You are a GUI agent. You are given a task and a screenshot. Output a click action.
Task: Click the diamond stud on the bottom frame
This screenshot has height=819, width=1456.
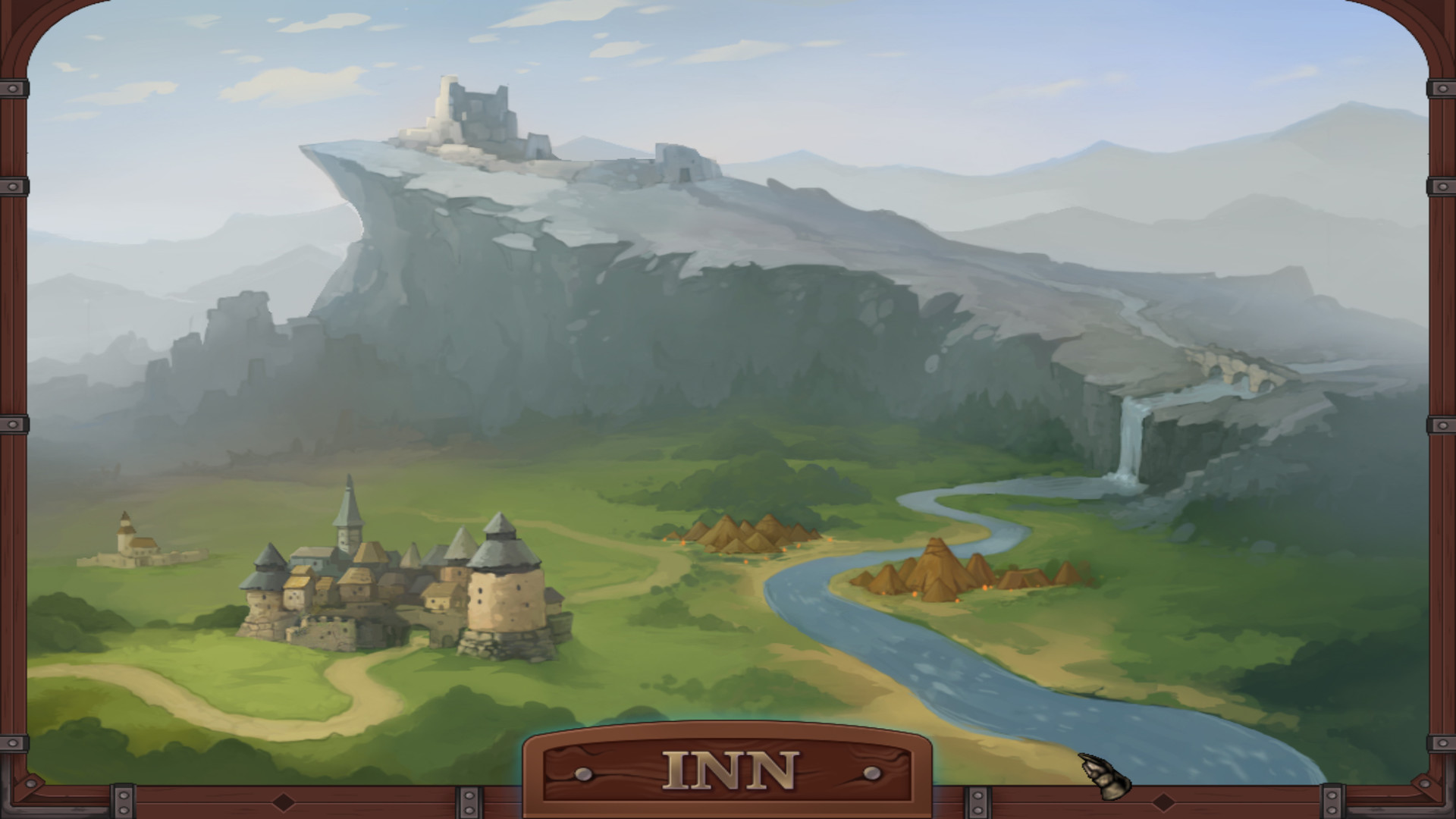point(284,801)
